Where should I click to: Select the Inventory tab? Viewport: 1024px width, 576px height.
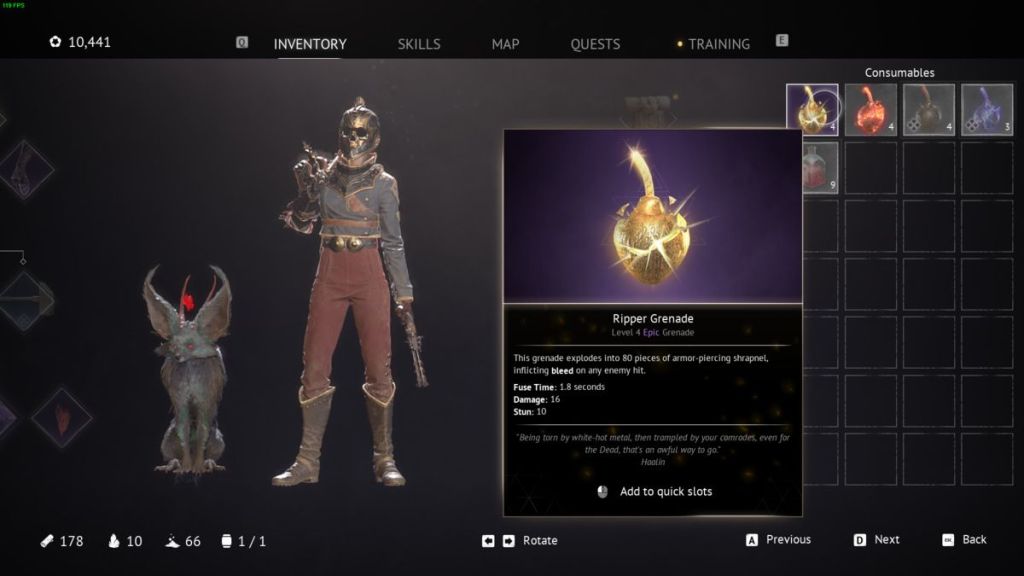(310, 44)
